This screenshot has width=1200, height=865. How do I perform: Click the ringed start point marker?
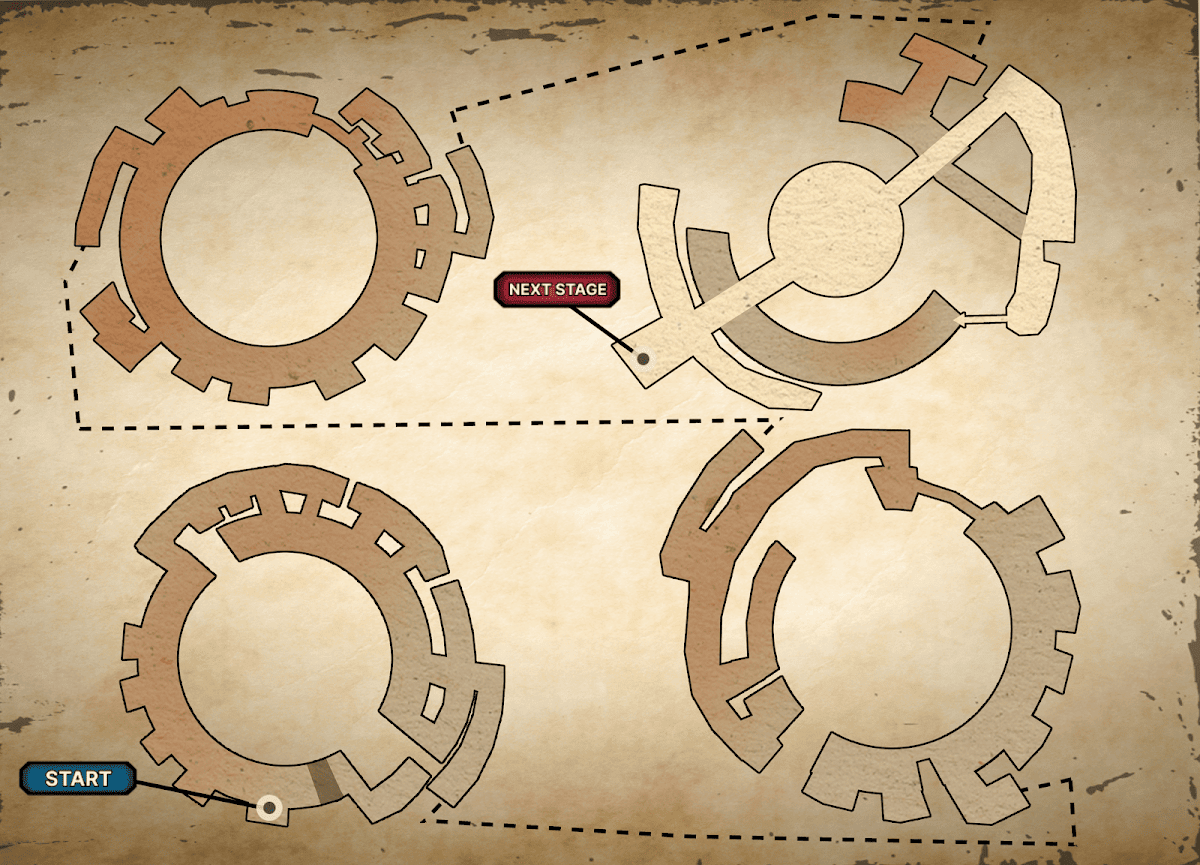tap(268, 807)
